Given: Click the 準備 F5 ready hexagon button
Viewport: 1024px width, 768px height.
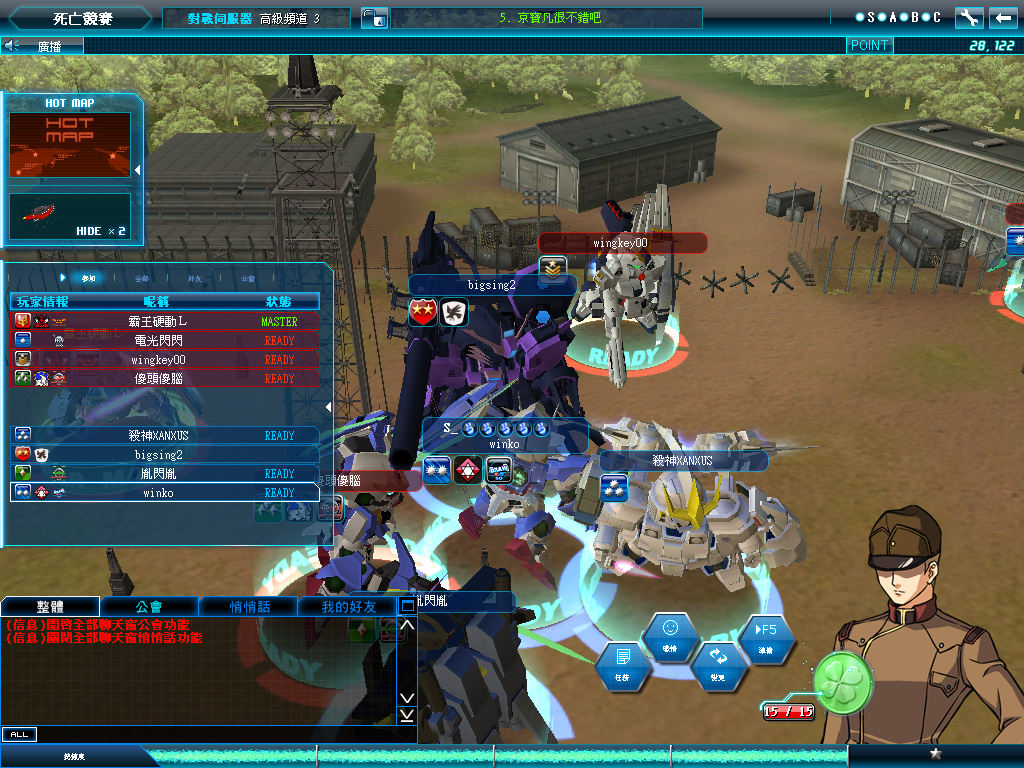Looking at the screenshot, I should 766,637.
